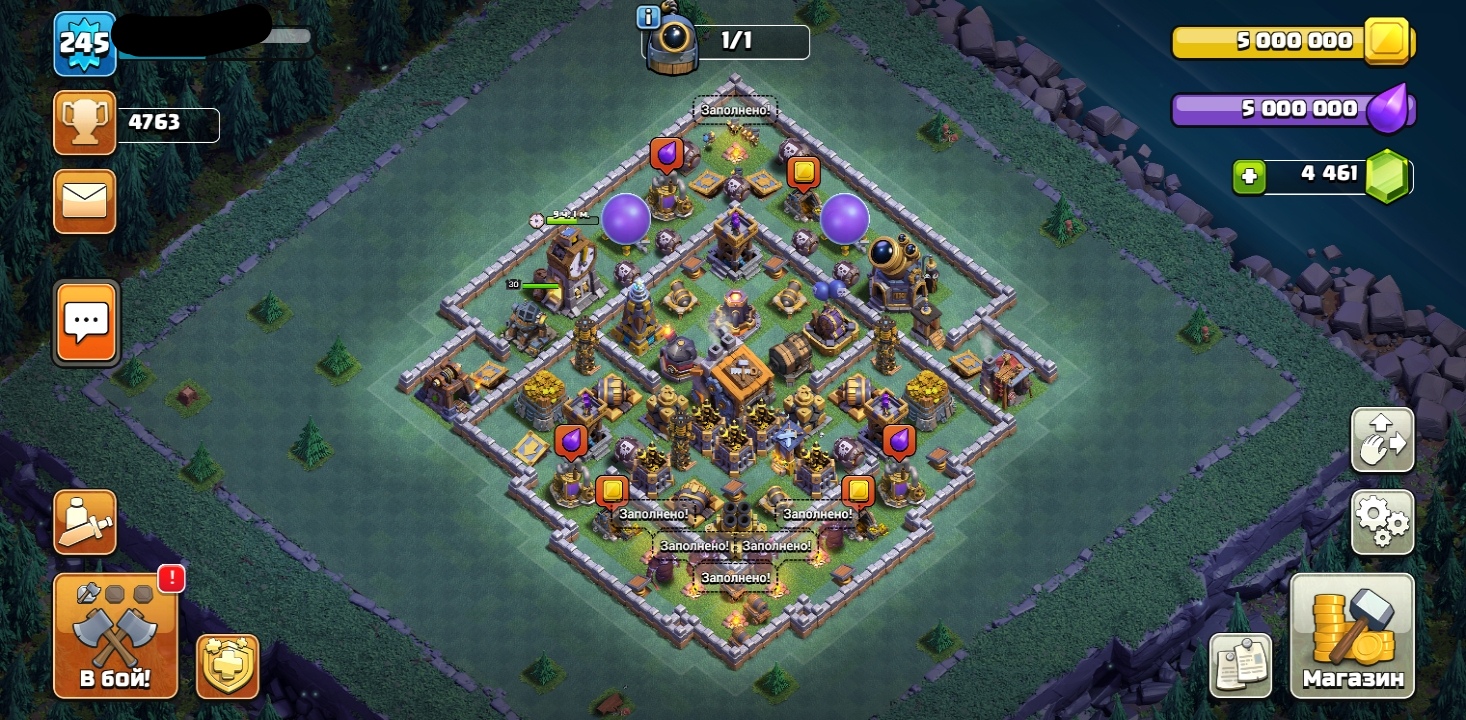The height and width of the screenshot is (720, 1466).
Task: Tap the gold coin storage icon
Action: (x=1387, y=41)
